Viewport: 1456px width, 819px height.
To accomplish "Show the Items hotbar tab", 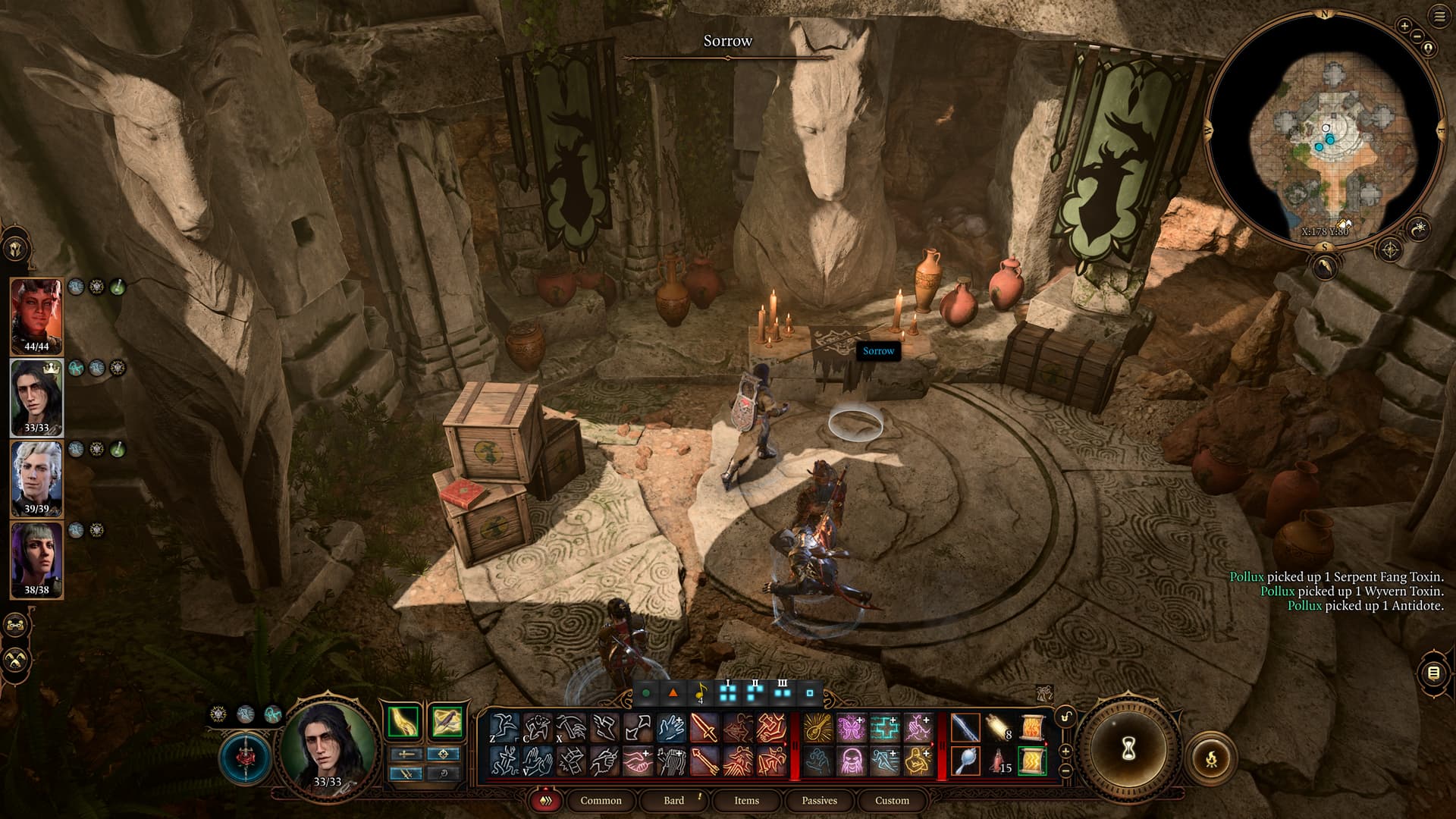I will [x=746, y=800].
